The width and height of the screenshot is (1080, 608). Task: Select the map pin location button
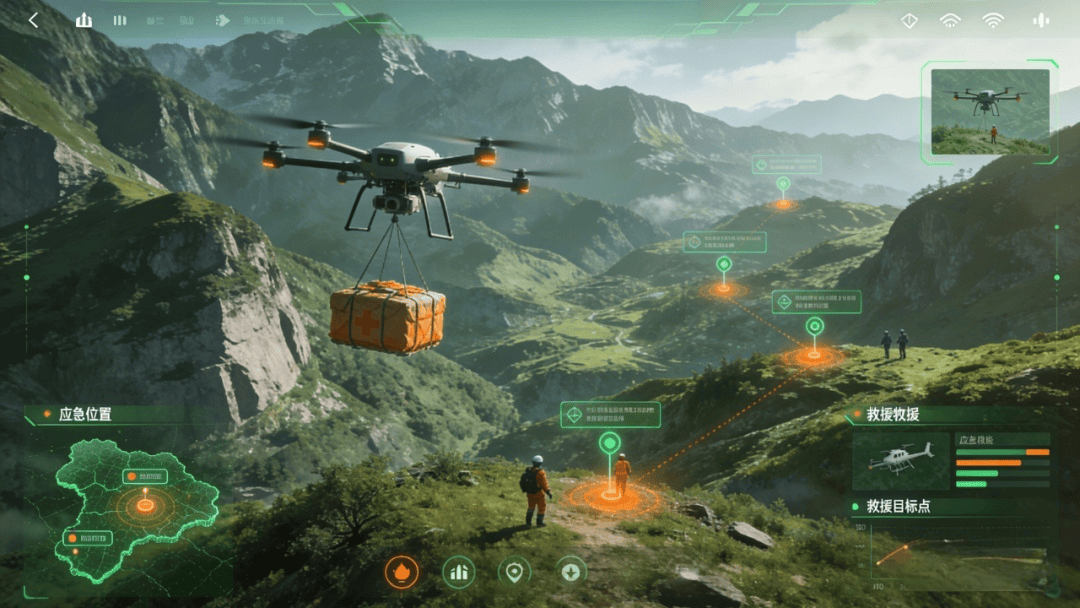coord(514,572)
